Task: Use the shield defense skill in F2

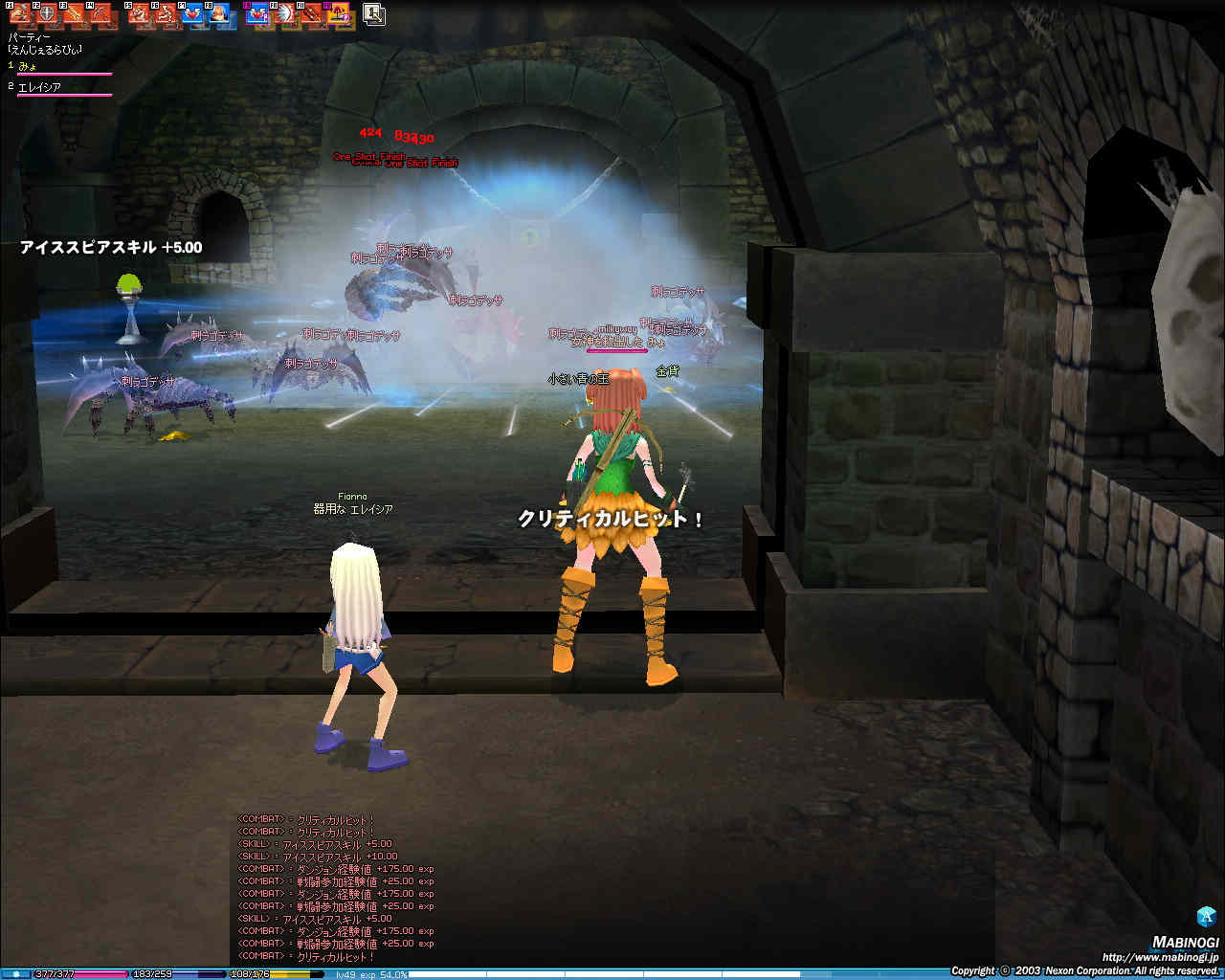Action: [x=47, y=14]
